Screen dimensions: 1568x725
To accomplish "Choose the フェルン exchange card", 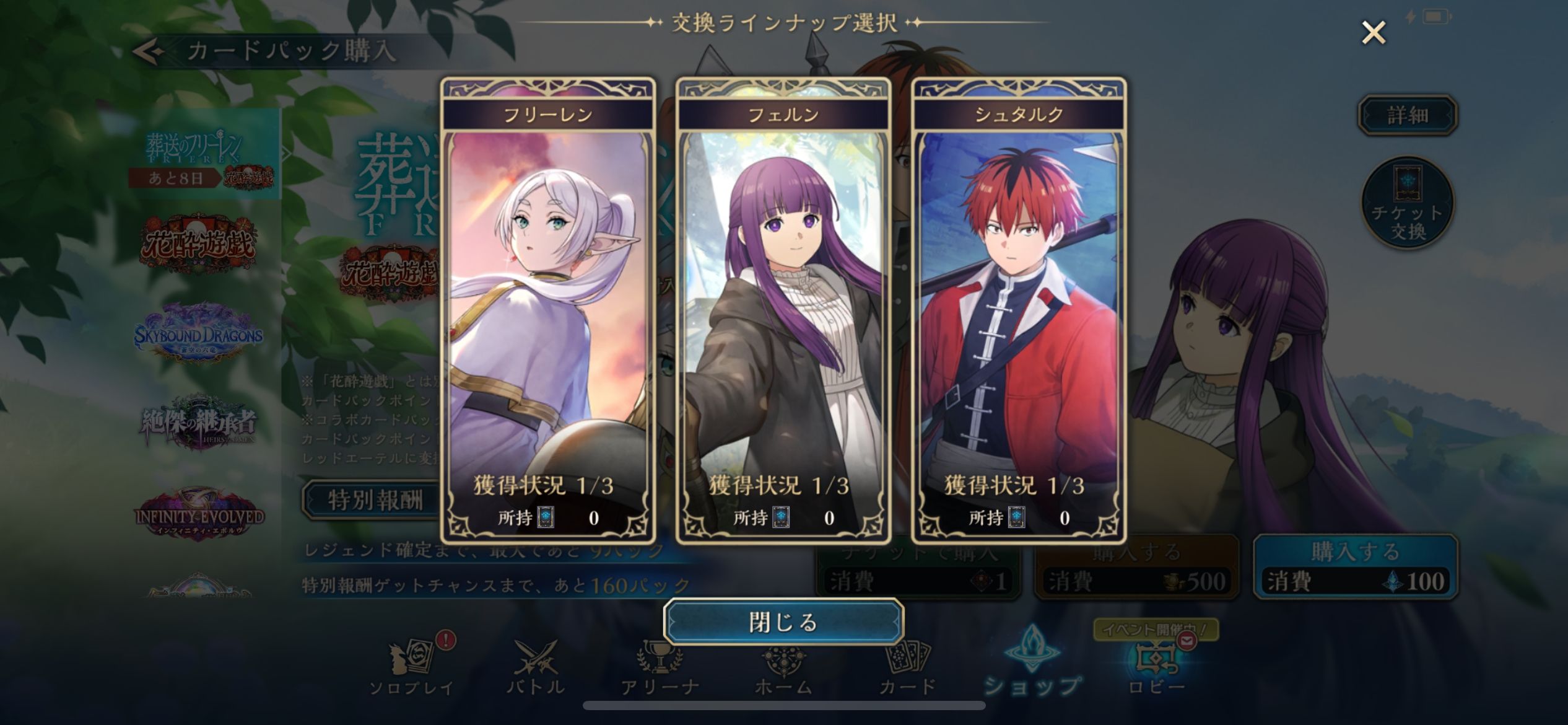I will tap(783, 310).
